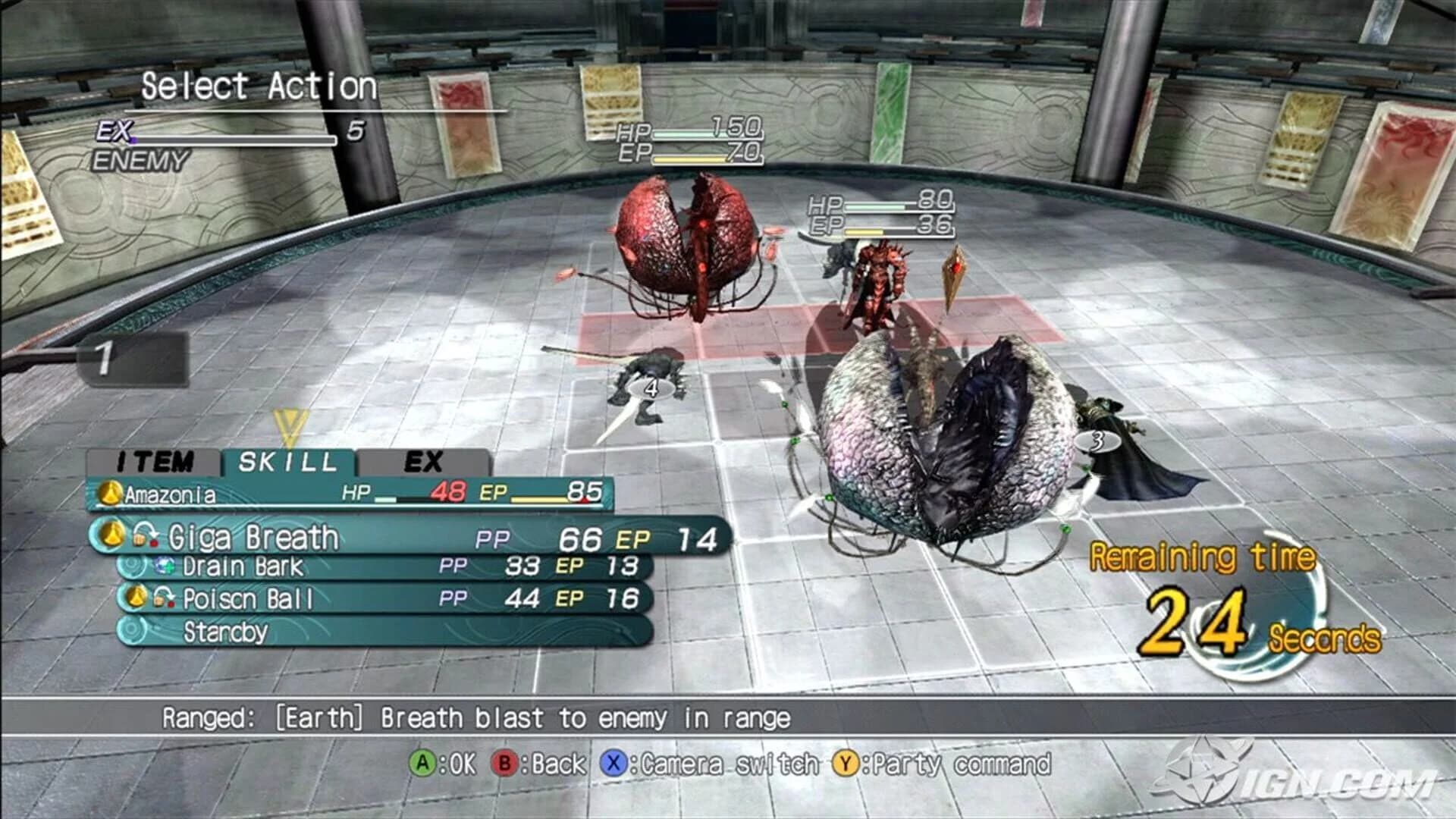
Task: Click the gold emblem icon beside Amazonia's name
Action: [111, 491]
